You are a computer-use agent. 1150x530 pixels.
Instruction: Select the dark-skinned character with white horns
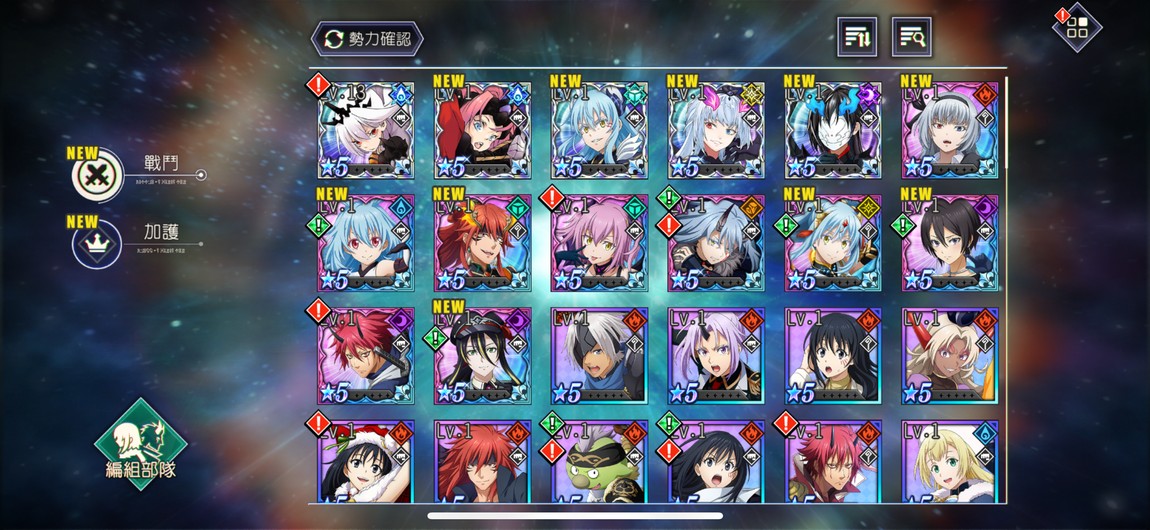pyautogui.click(x=950, y=356)
